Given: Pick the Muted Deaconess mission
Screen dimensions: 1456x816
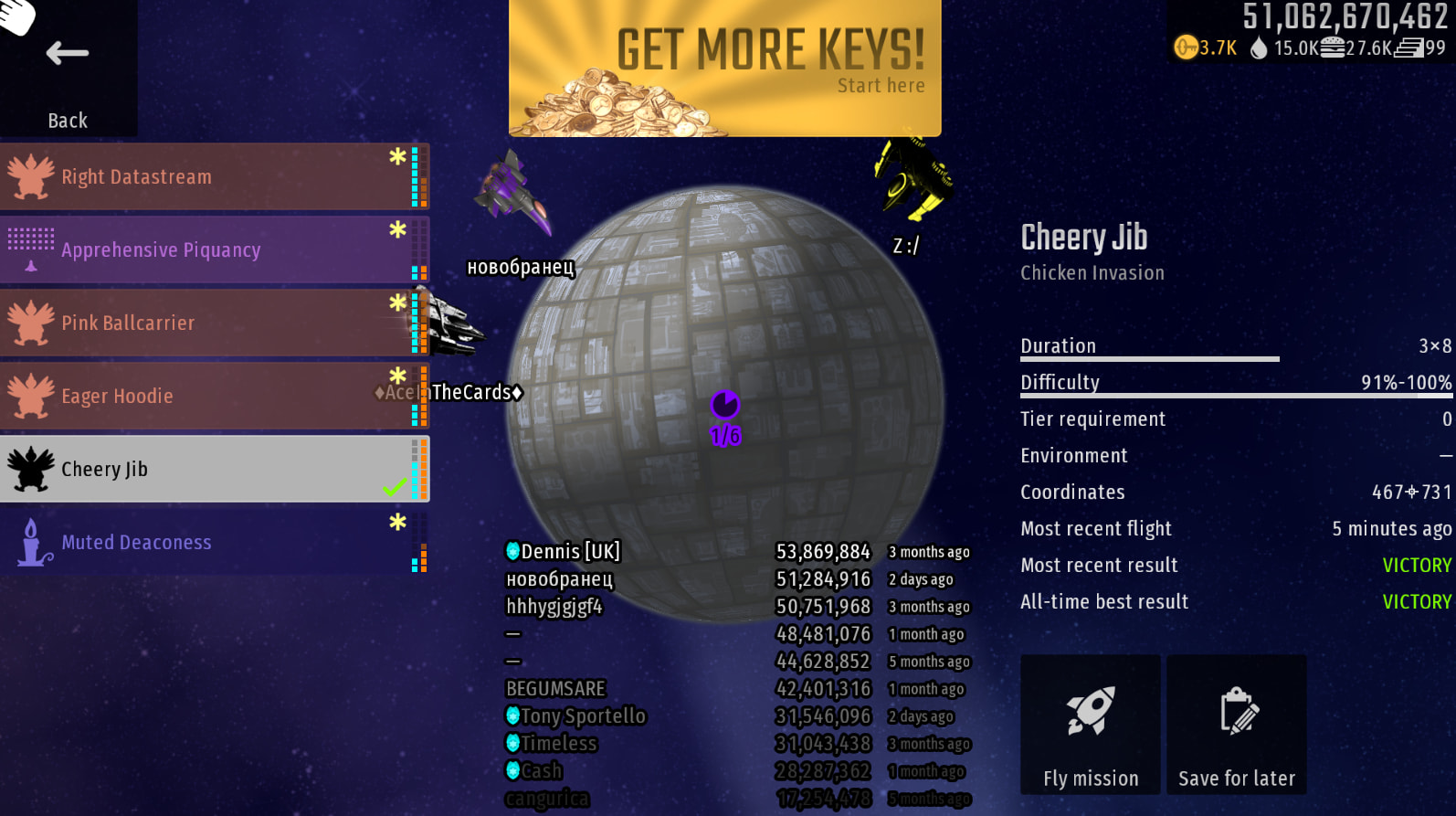Looking at the screenshot, I should [x=210, y=542].
